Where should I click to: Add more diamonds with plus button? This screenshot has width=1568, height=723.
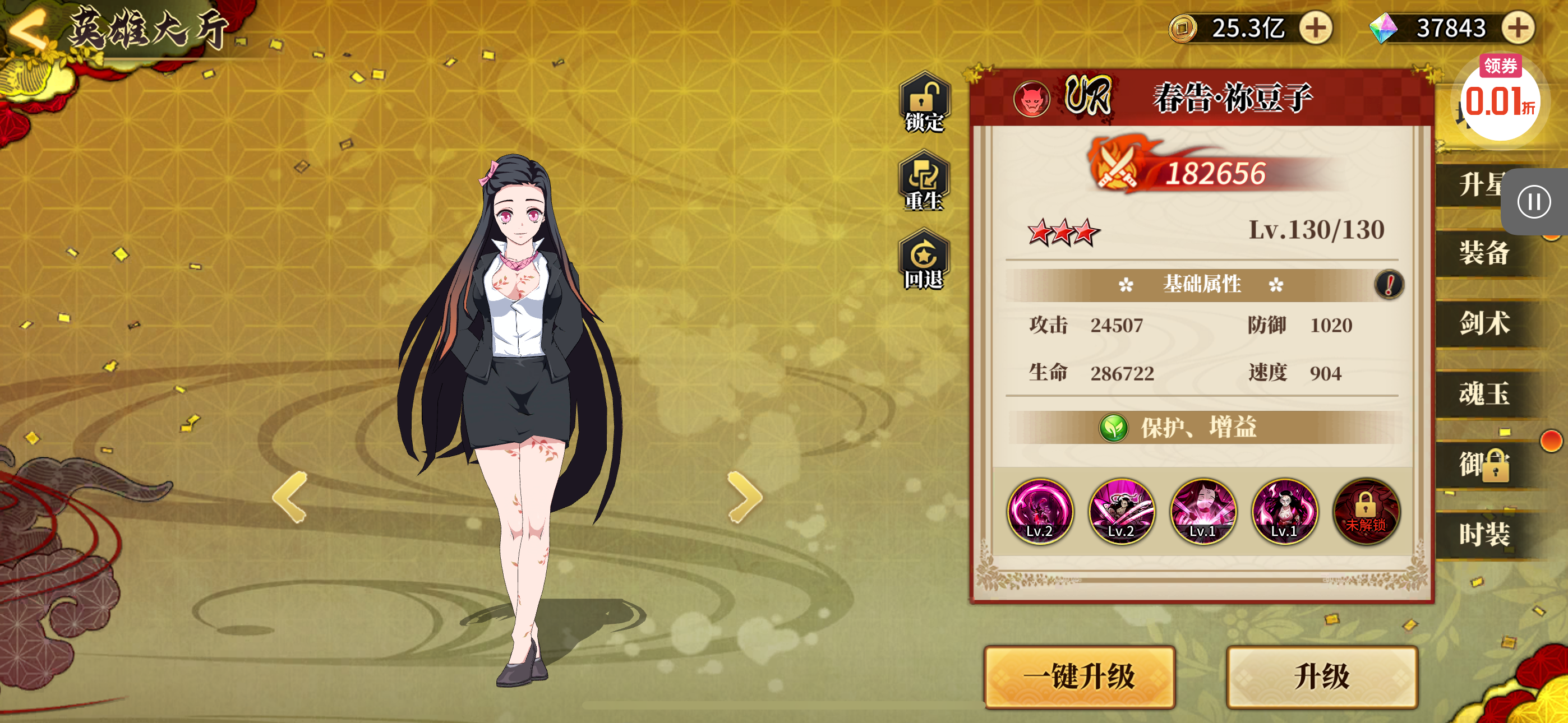tap(1518, 28)
